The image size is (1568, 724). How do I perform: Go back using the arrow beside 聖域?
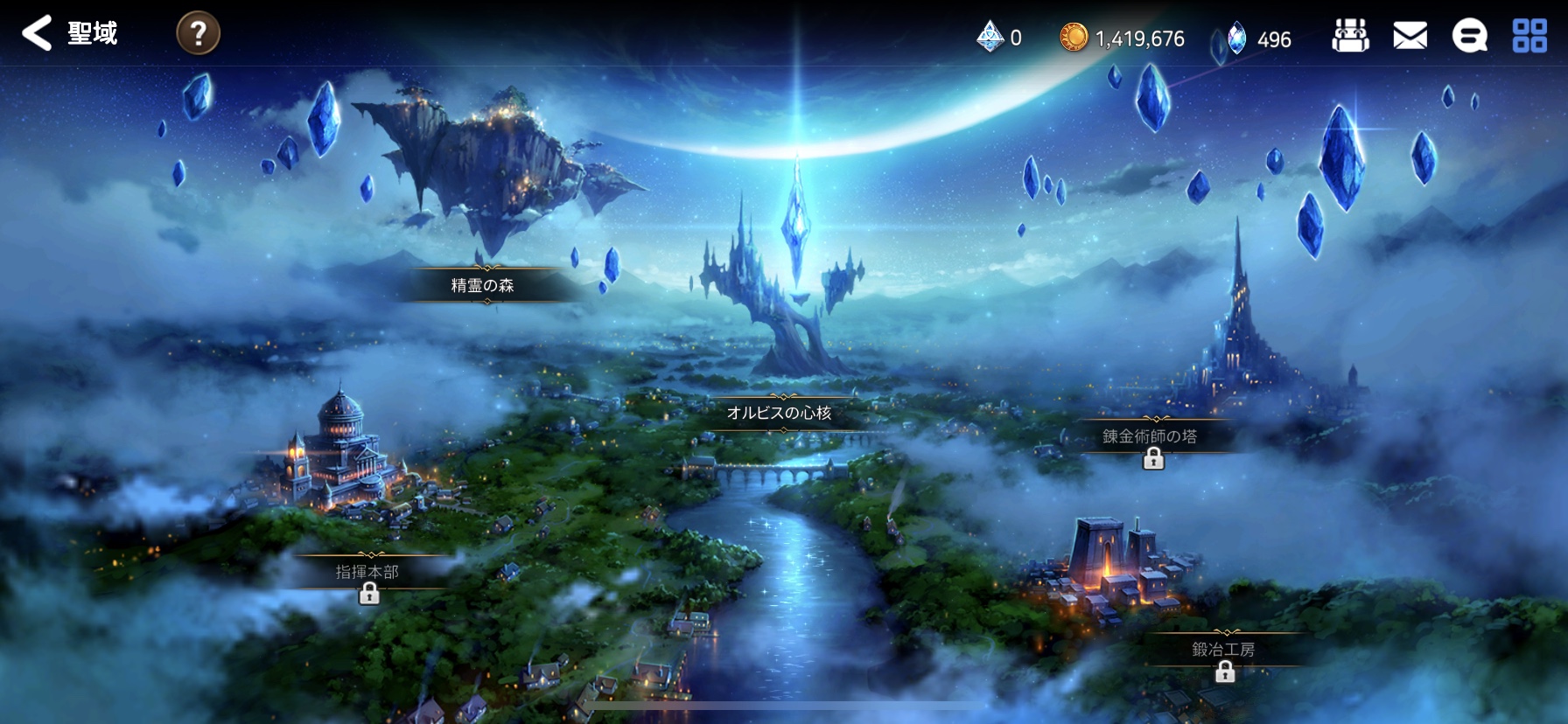[37, 33]
